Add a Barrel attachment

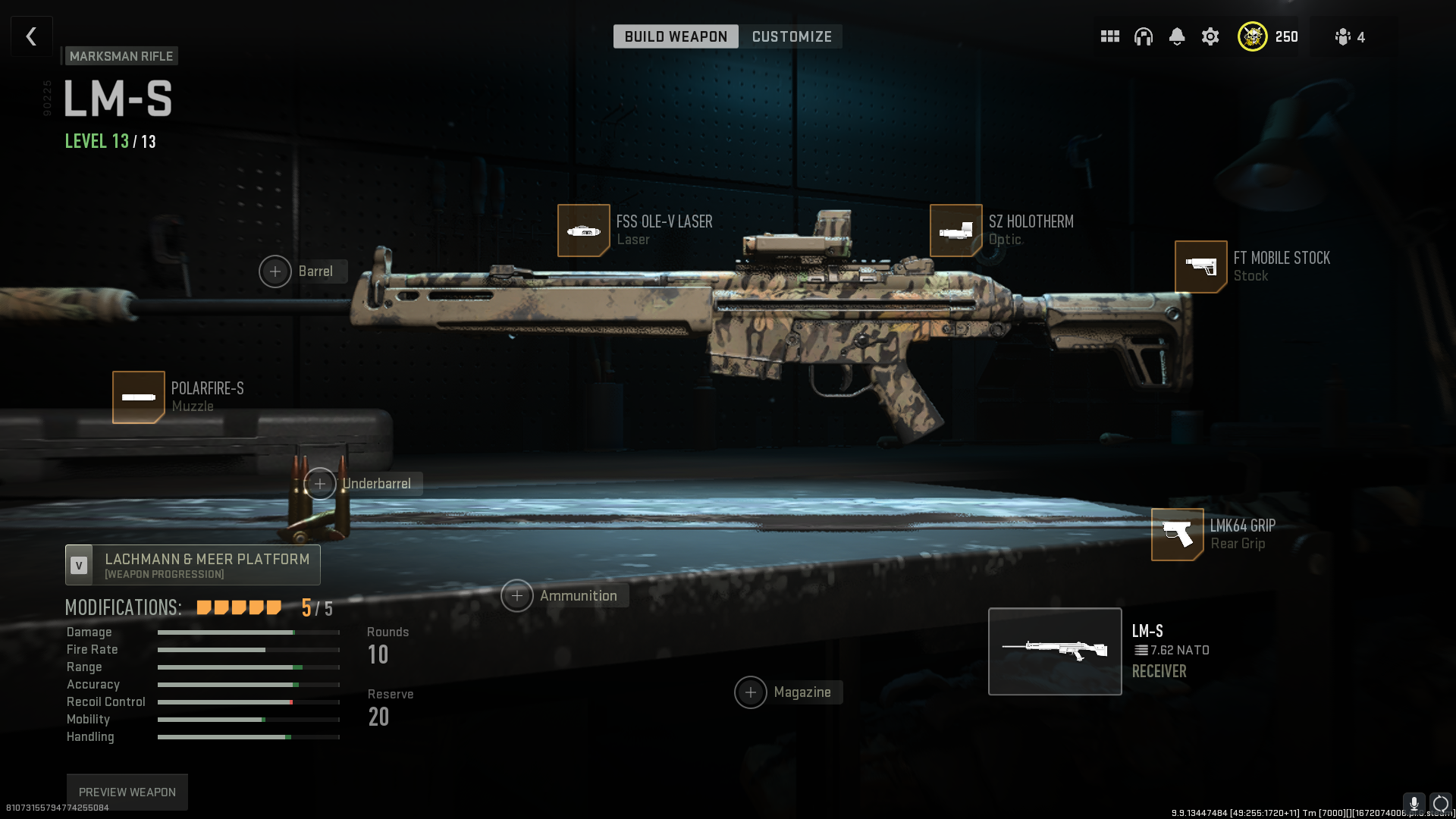click(275, 271)
